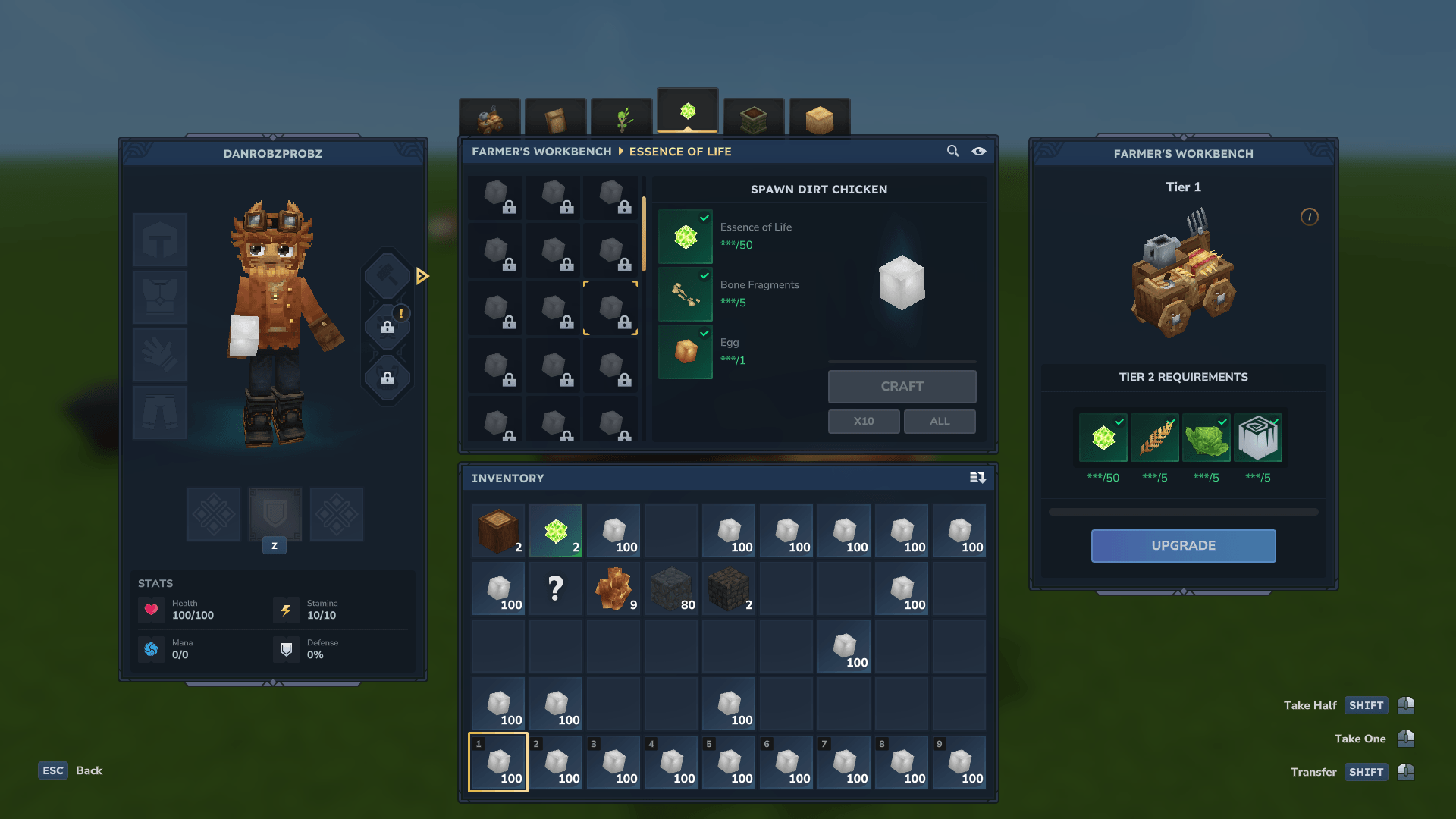Switch to the Essence of Life tab
The image size is (1456, 819).
pos(688,112)
